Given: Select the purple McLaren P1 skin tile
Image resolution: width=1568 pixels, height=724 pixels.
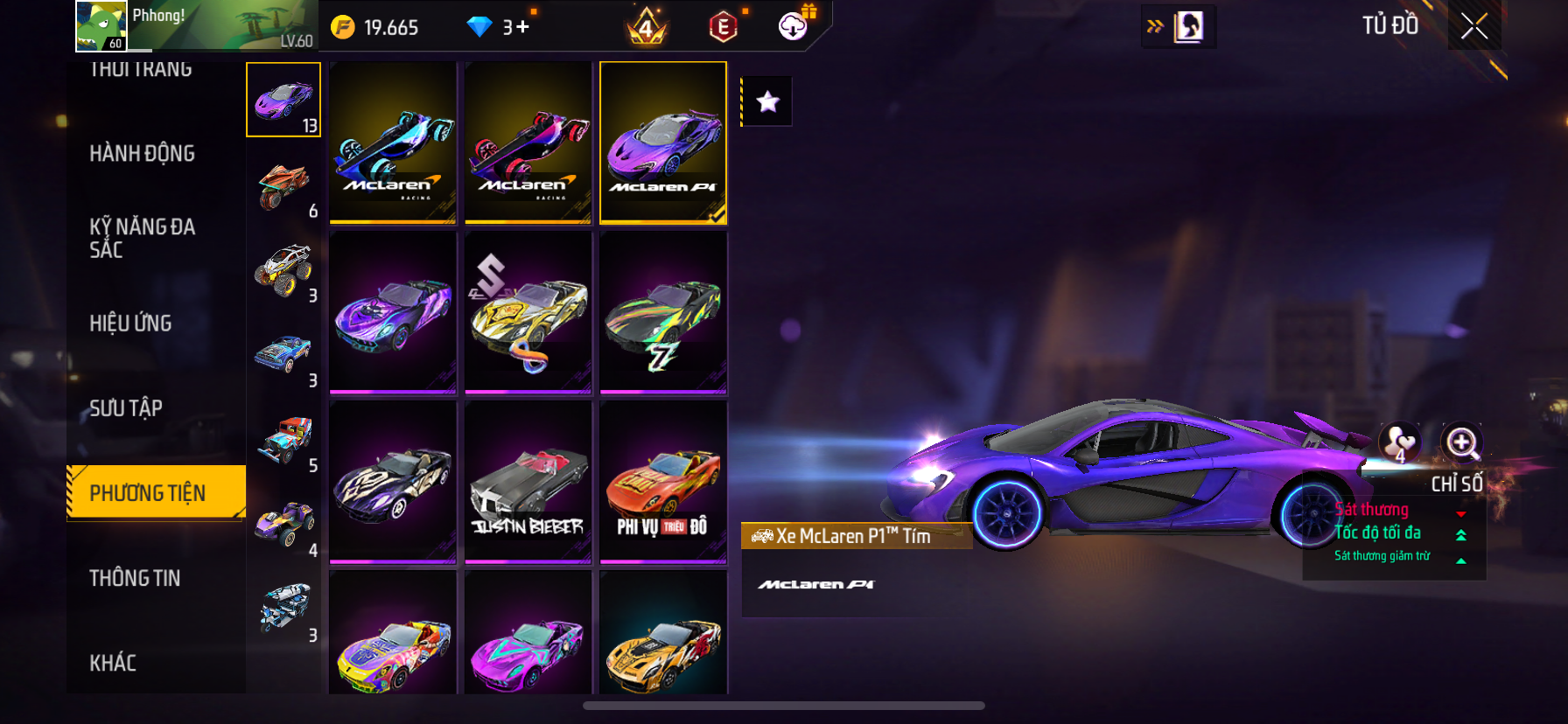Looking at the screenshot, I should click(663, 143).
